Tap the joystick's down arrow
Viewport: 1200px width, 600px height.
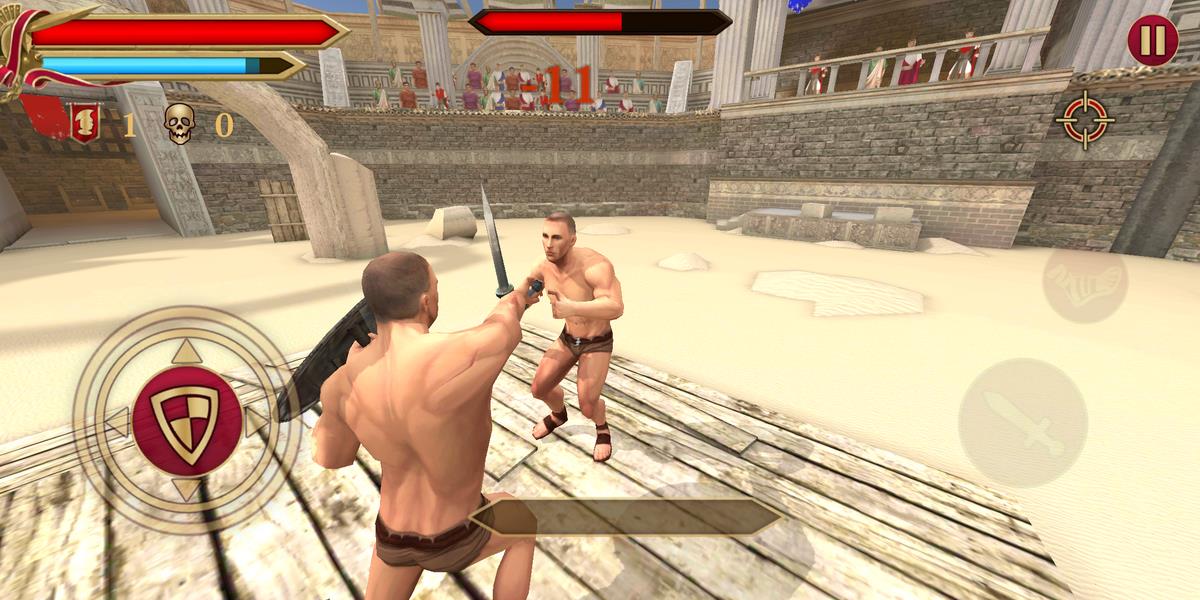186,489
